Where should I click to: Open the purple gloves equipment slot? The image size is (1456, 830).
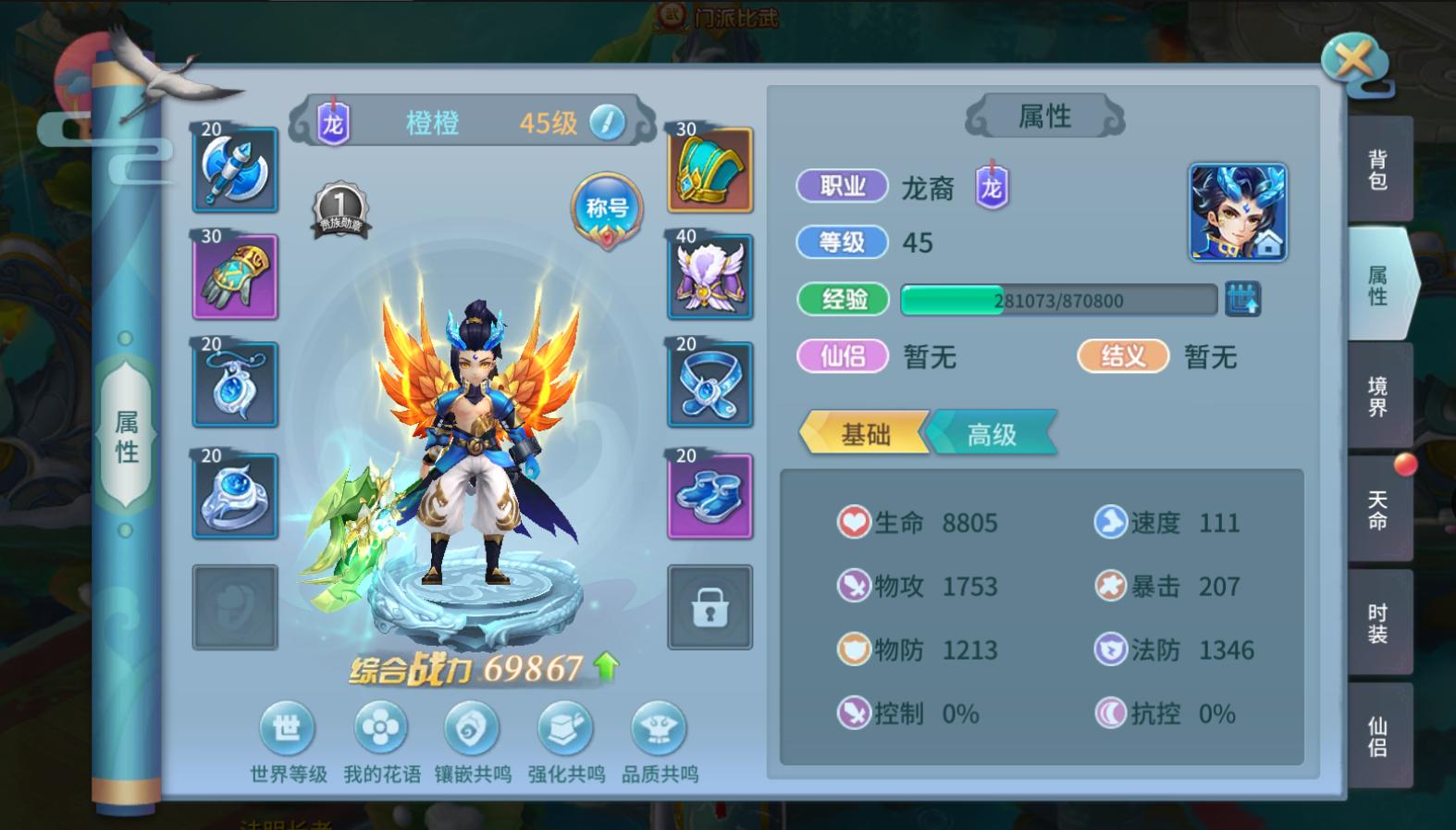[x=234, y=277]
